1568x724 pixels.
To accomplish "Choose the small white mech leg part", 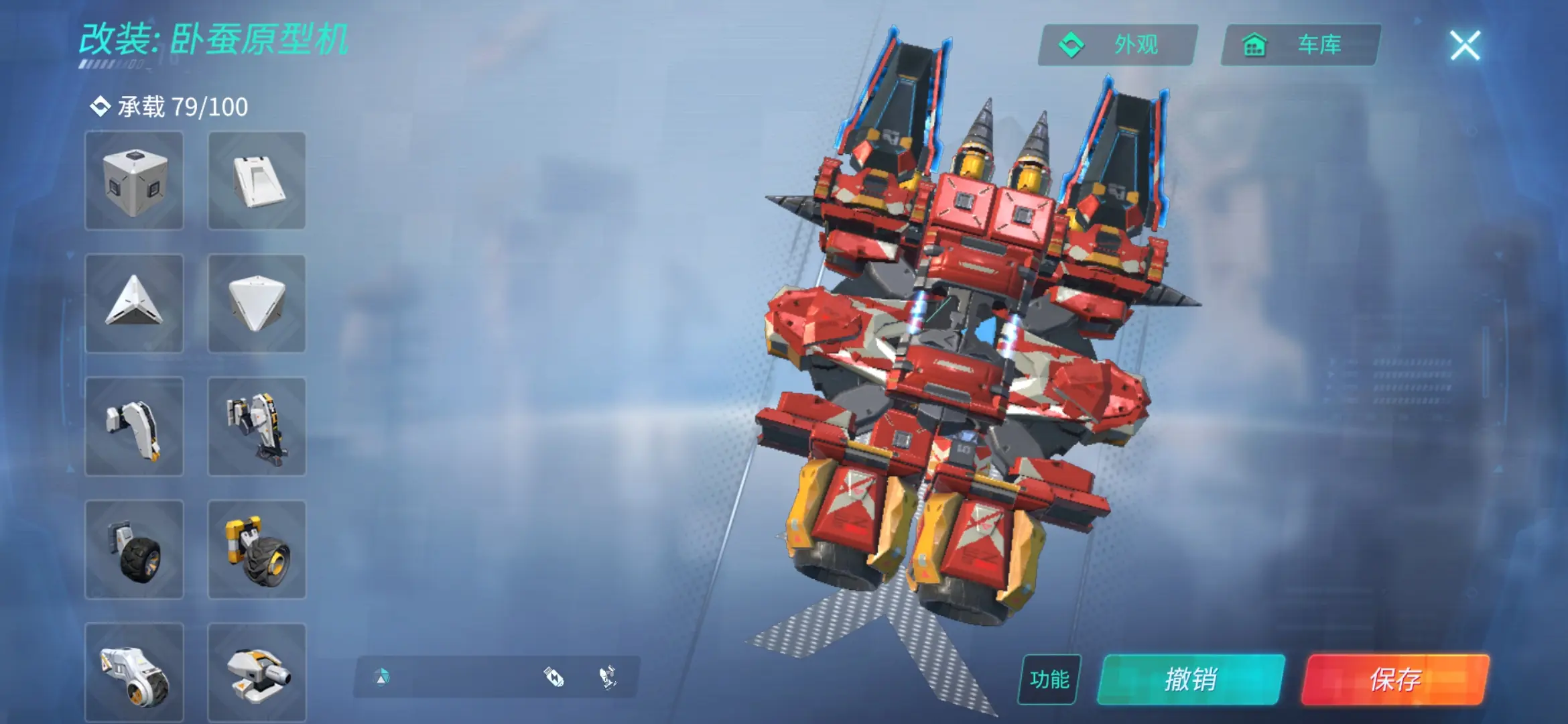I will (x=134, y=426).
